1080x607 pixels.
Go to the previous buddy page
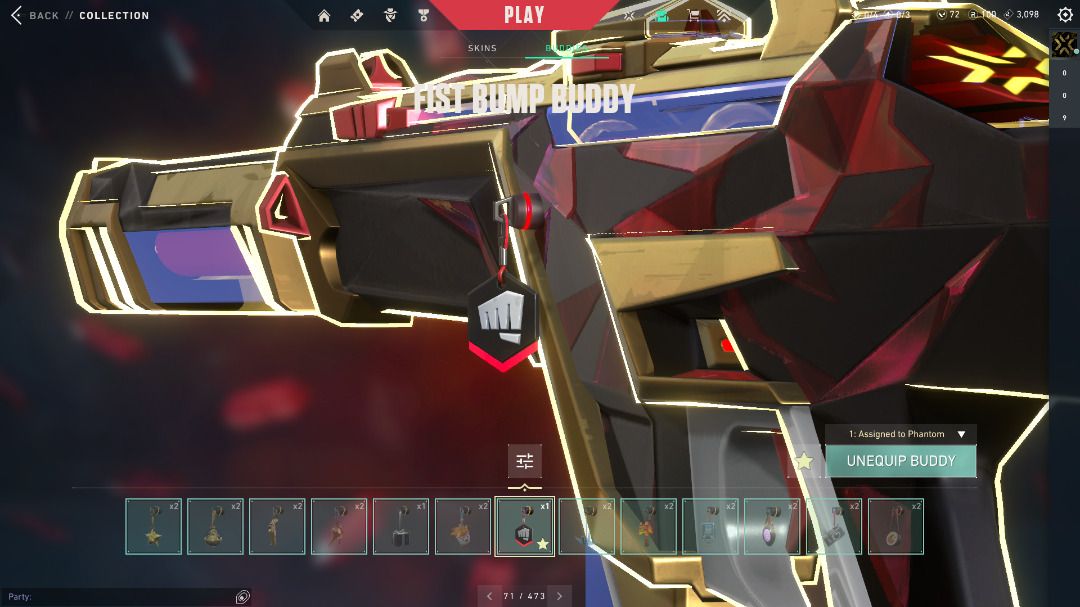pos(489,596)
